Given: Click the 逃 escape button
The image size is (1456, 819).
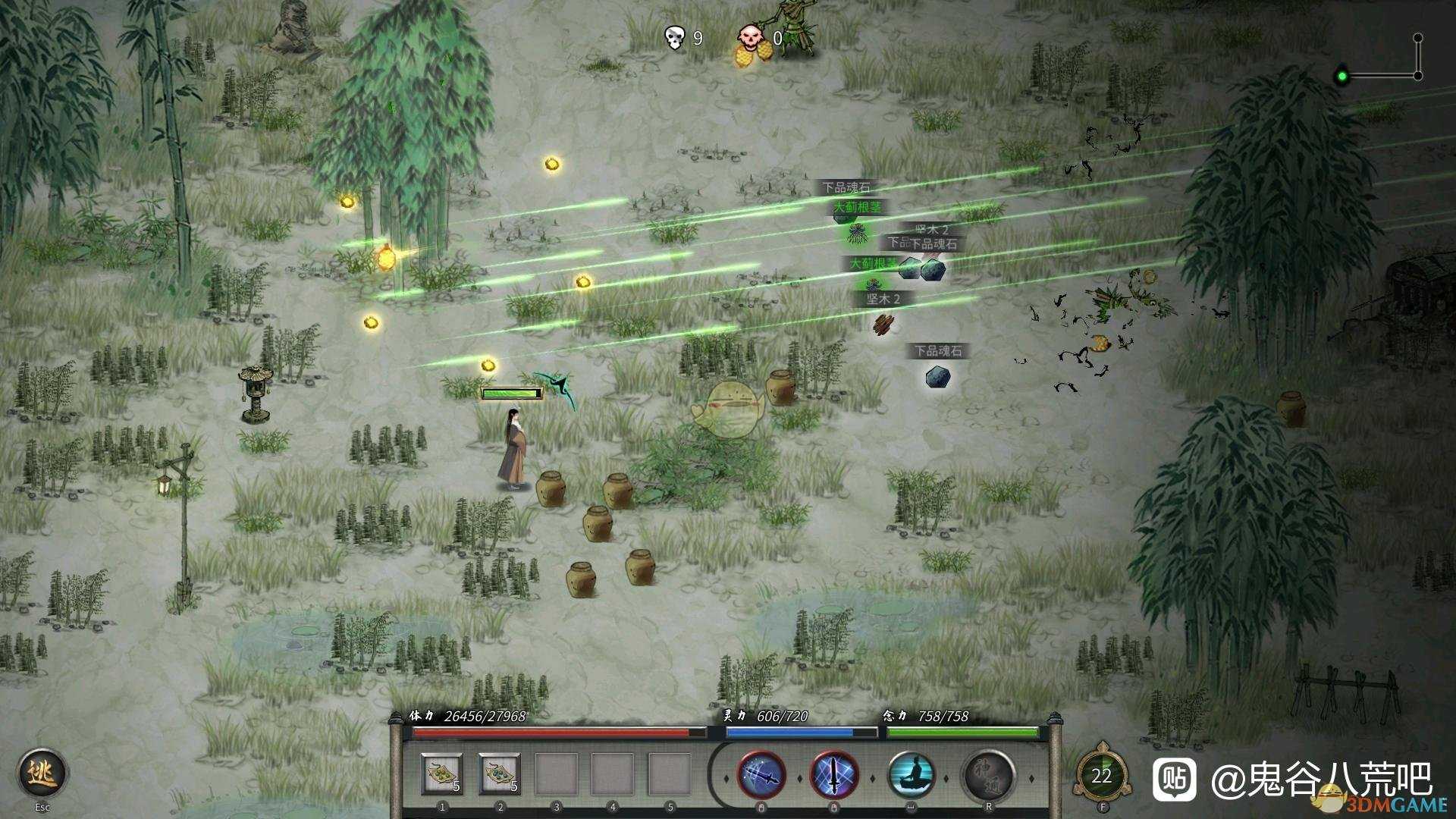Looking at the screenshot, I should coord(42,773).
